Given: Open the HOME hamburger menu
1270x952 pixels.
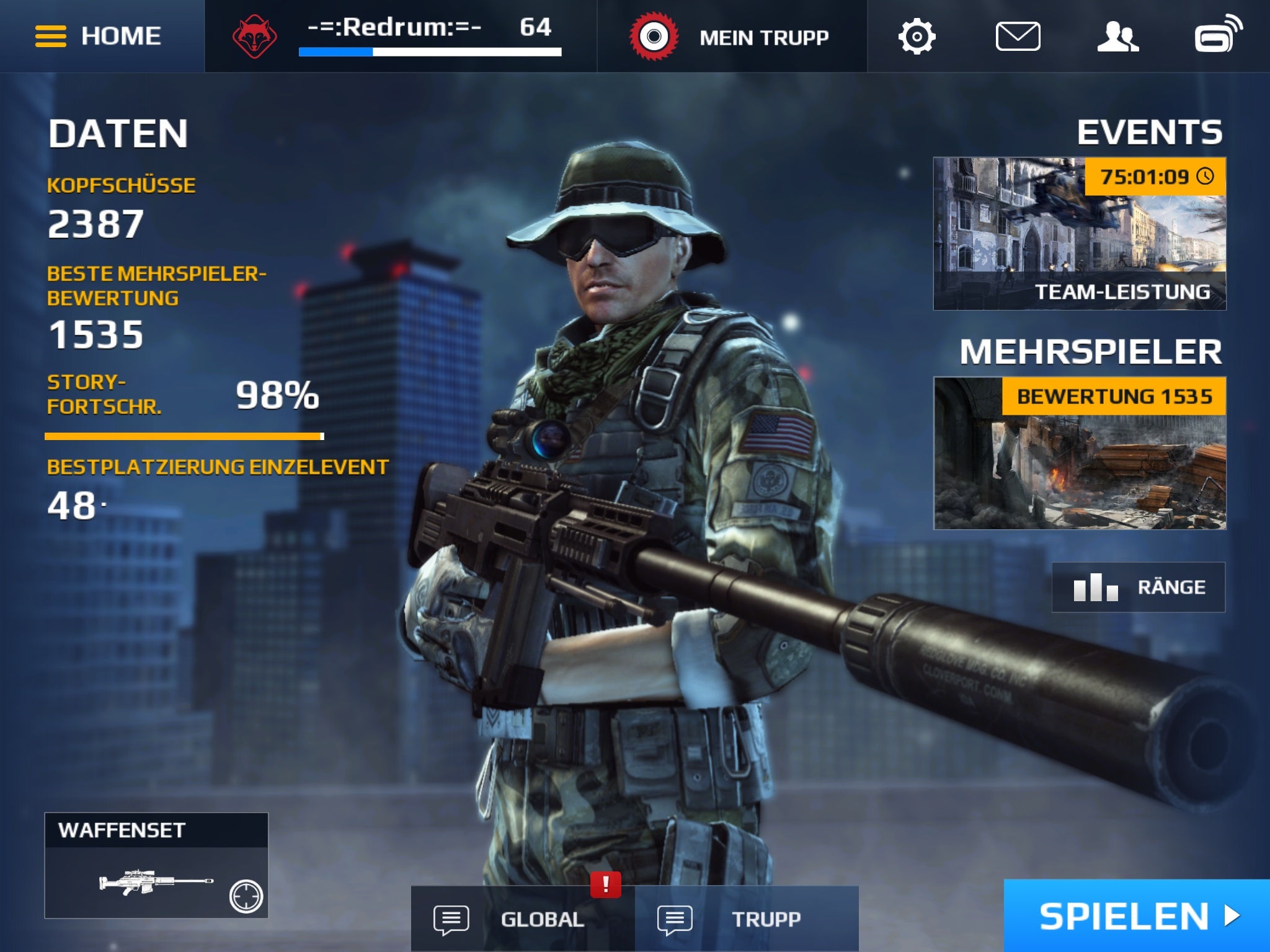Looking at the screenshot, I should tap(99, 36).
